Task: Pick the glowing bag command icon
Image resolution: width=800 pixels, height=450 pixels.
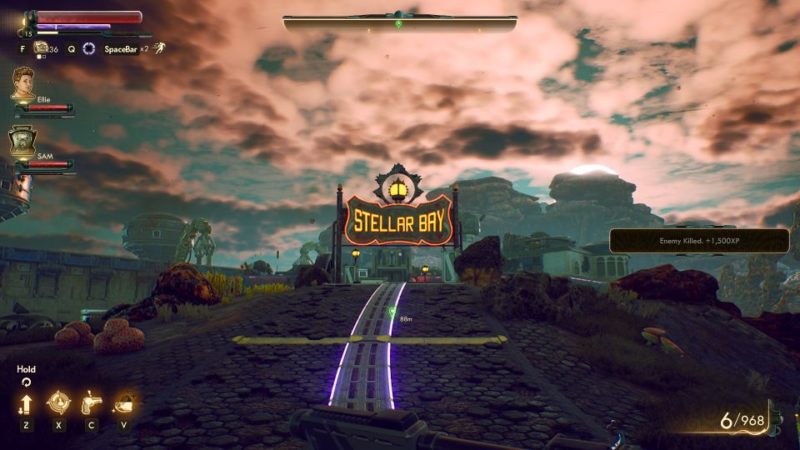Action: point(125,402)
